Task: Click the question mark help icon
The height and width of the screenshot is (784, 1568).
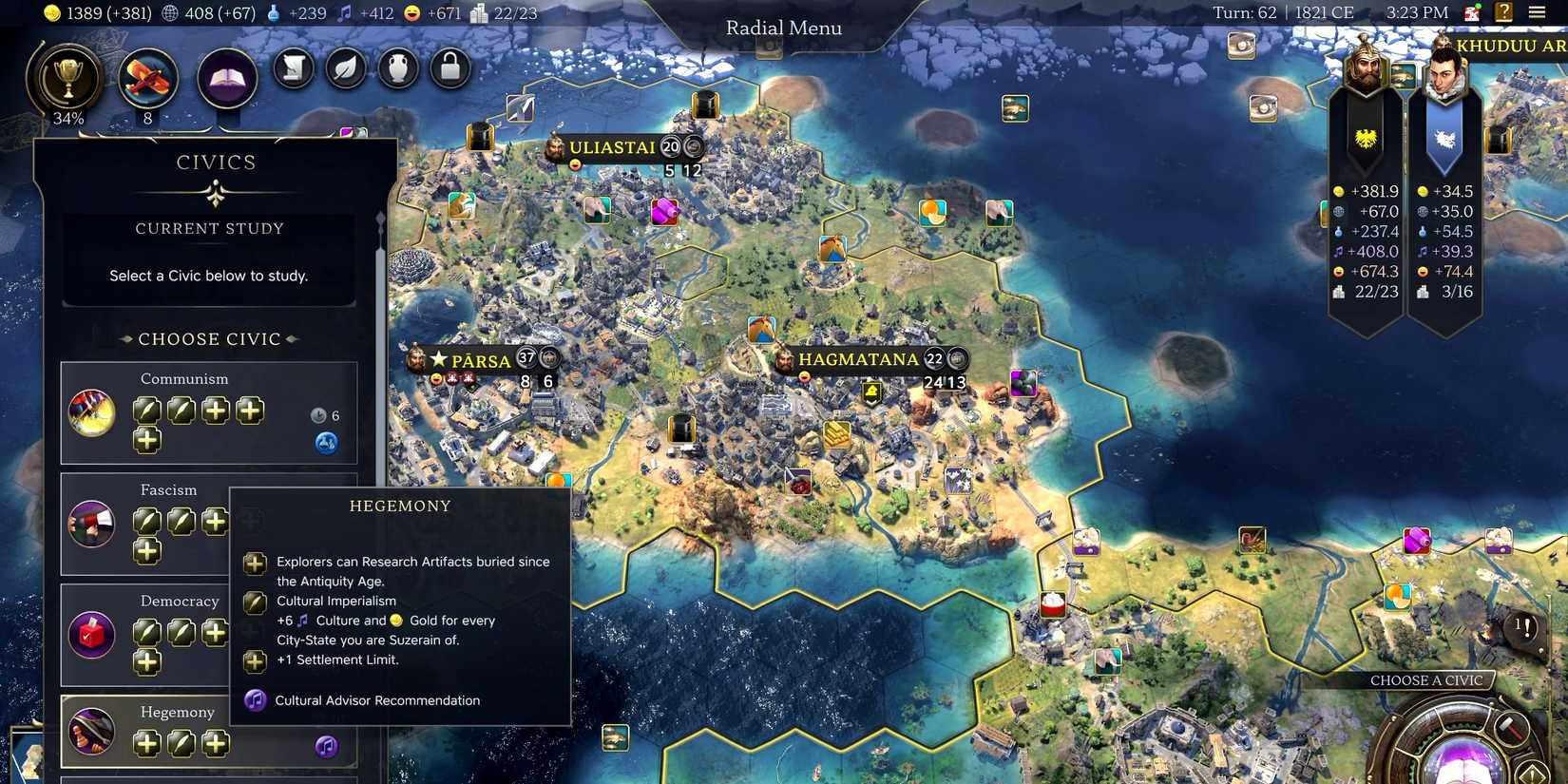Action: pyautogui.click(x=1502, y=12)
